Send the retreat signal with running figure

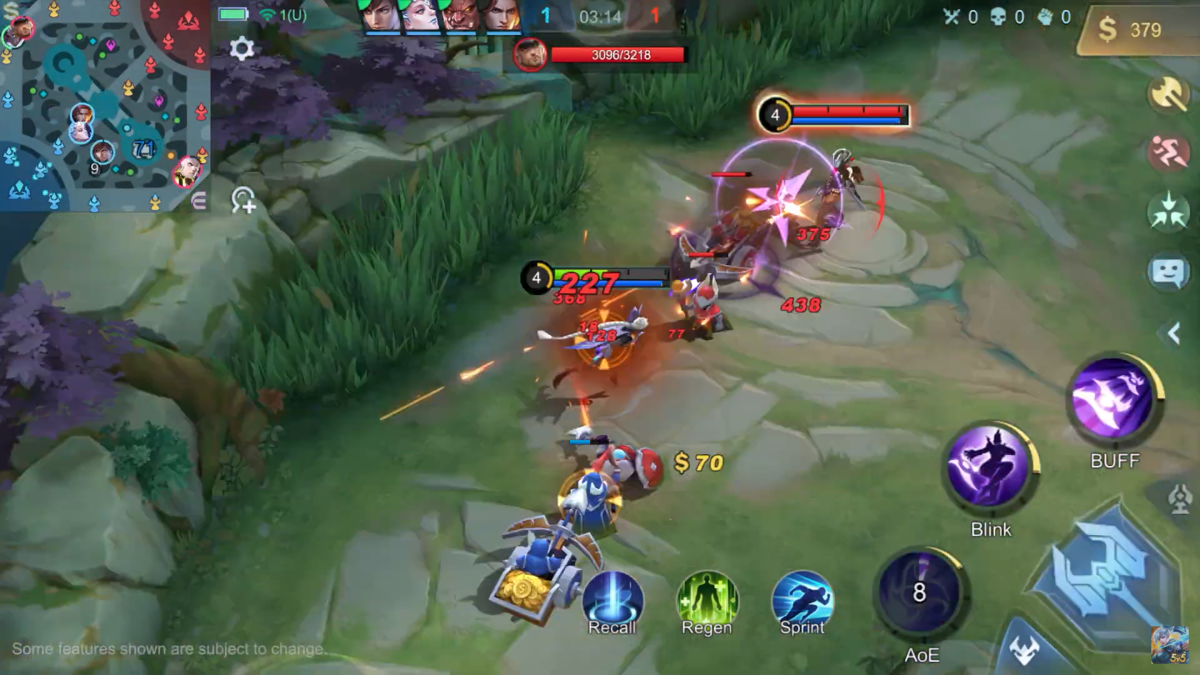pos(1168,153)
